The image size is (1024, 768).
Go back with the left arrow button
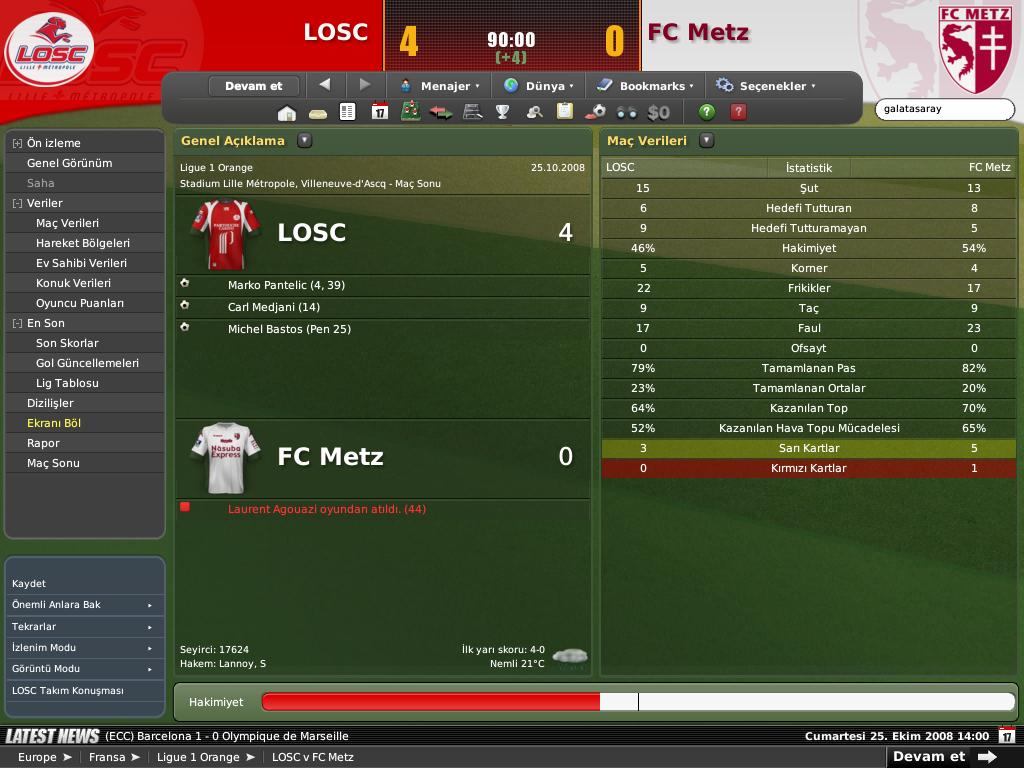[324, 85]
